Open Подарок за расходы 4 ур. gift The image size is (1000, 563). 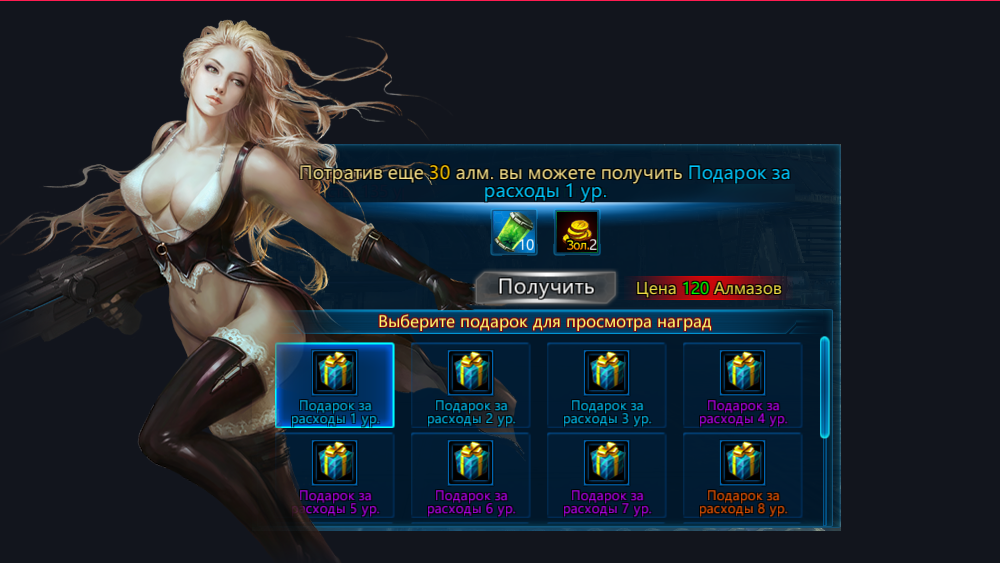point(742,385)
